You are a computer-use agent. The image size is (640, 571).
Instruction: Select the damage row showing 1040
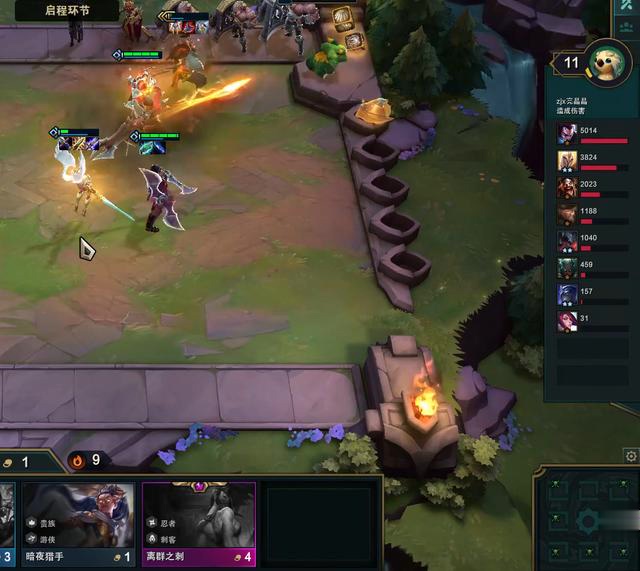pos(597,241)
